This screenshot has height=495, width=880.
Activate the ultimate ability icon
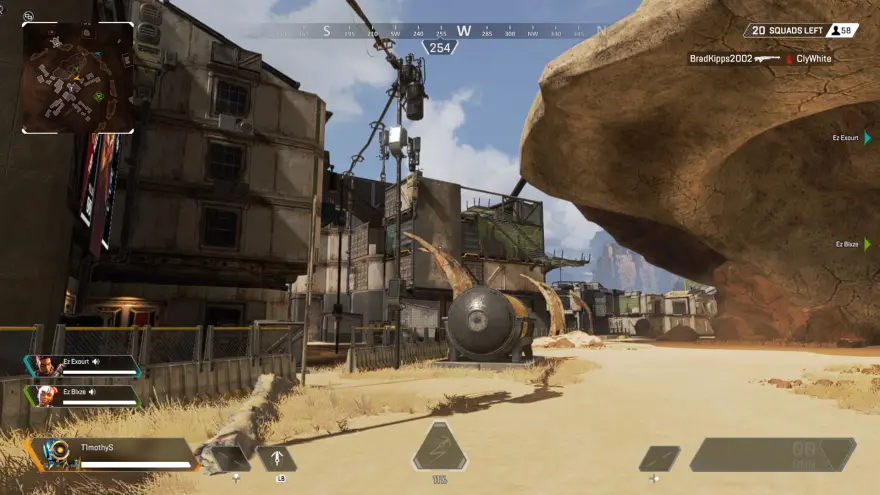[439, 448]
